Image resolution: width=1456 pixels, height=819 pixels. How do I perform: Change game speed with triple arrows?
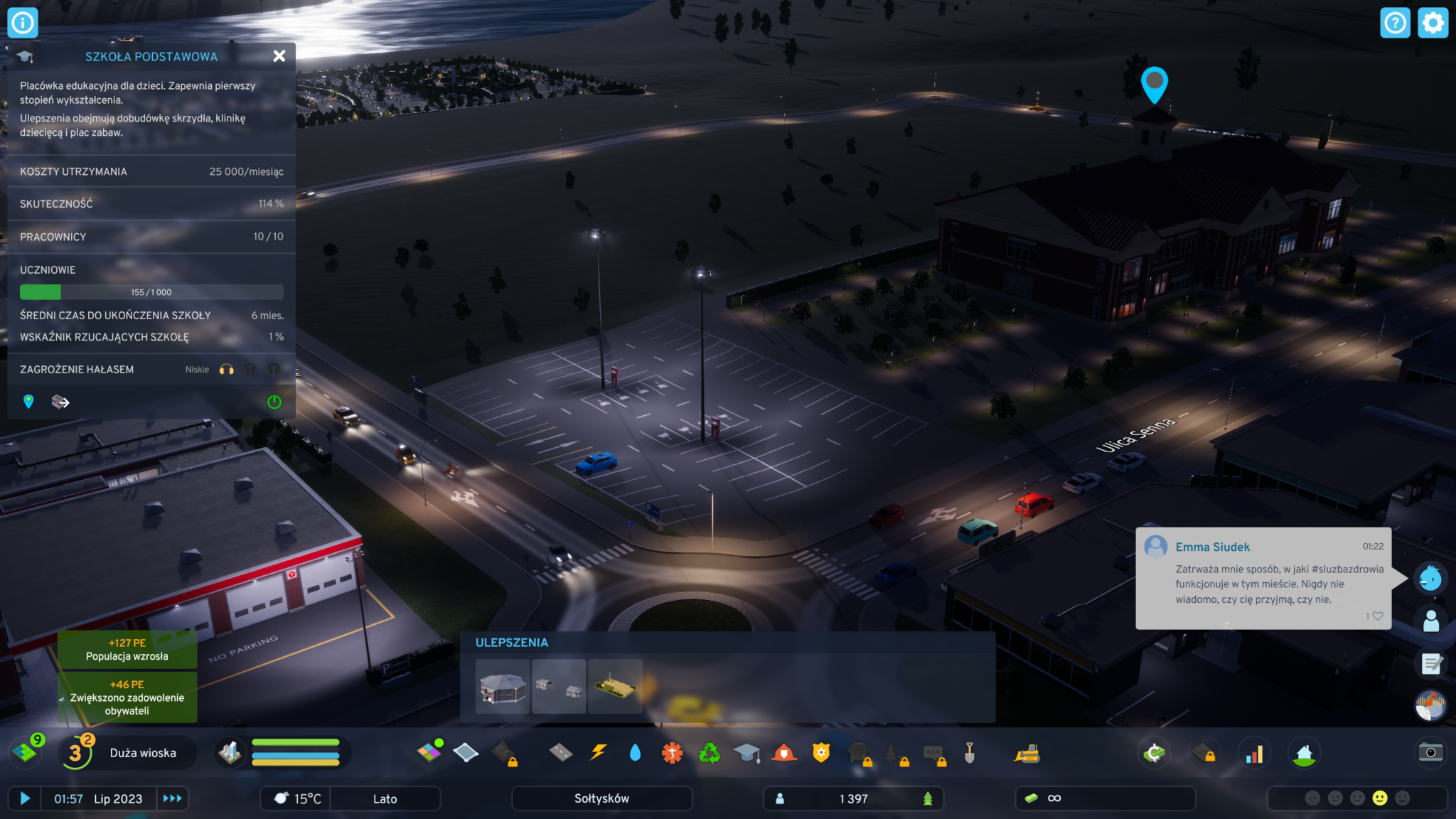(172, 798)
